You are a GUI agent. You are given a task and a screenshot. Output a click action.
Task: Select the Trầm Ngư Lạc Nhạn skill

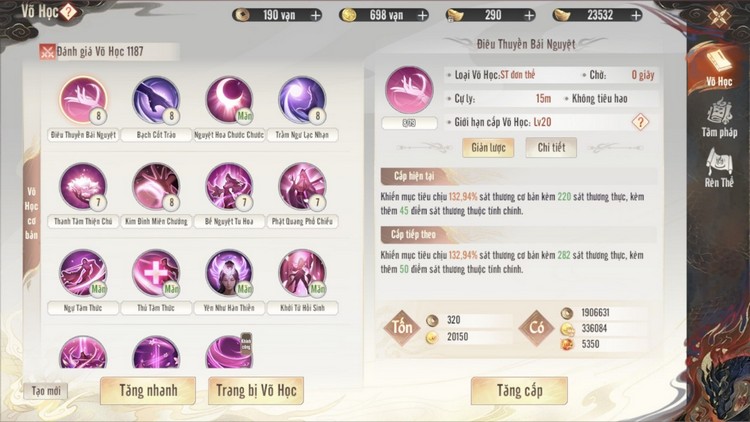click(302, 99)
